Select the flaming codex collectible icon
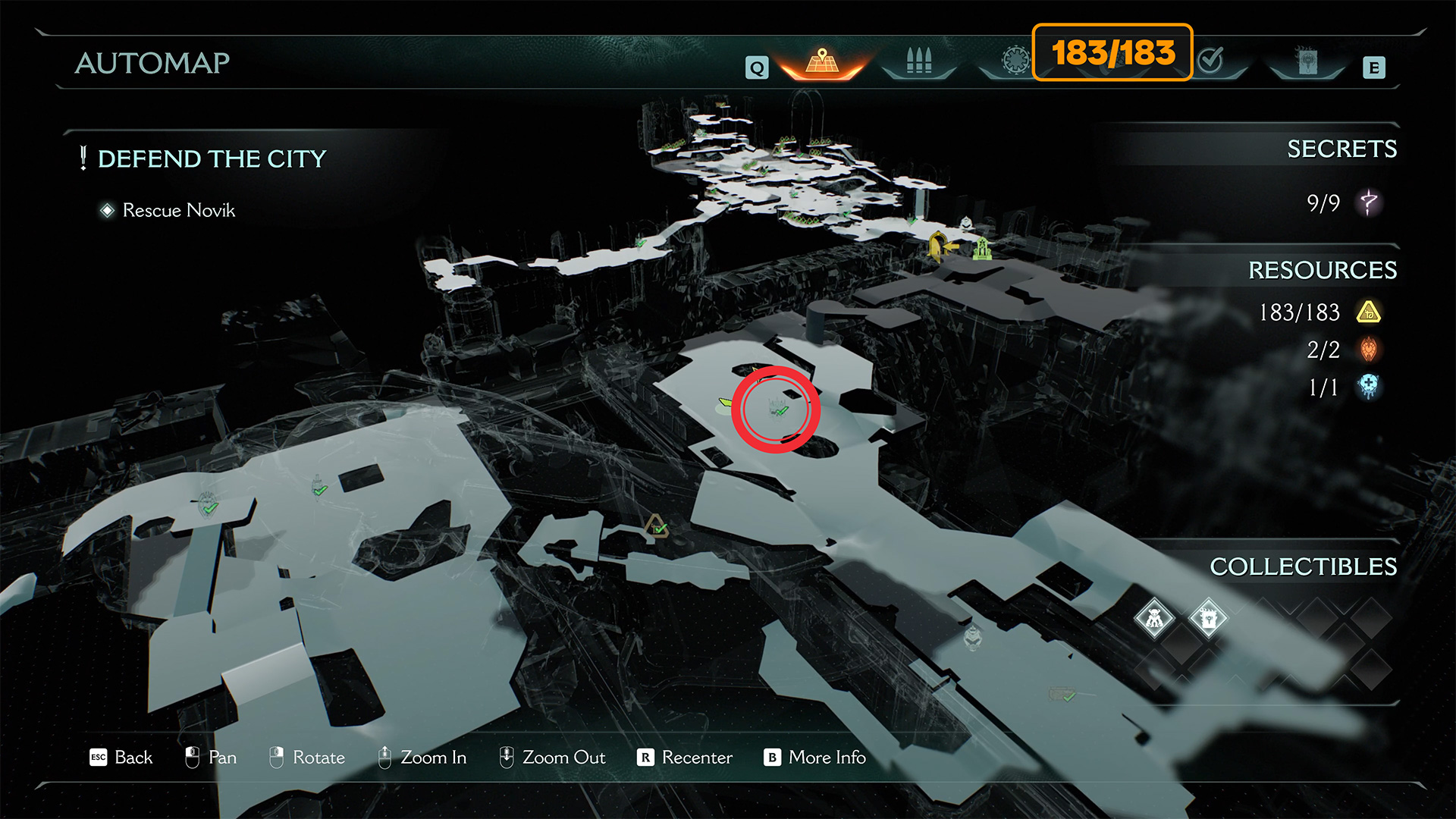This screenshot has width=1456, height=819. pos(1208,619)
